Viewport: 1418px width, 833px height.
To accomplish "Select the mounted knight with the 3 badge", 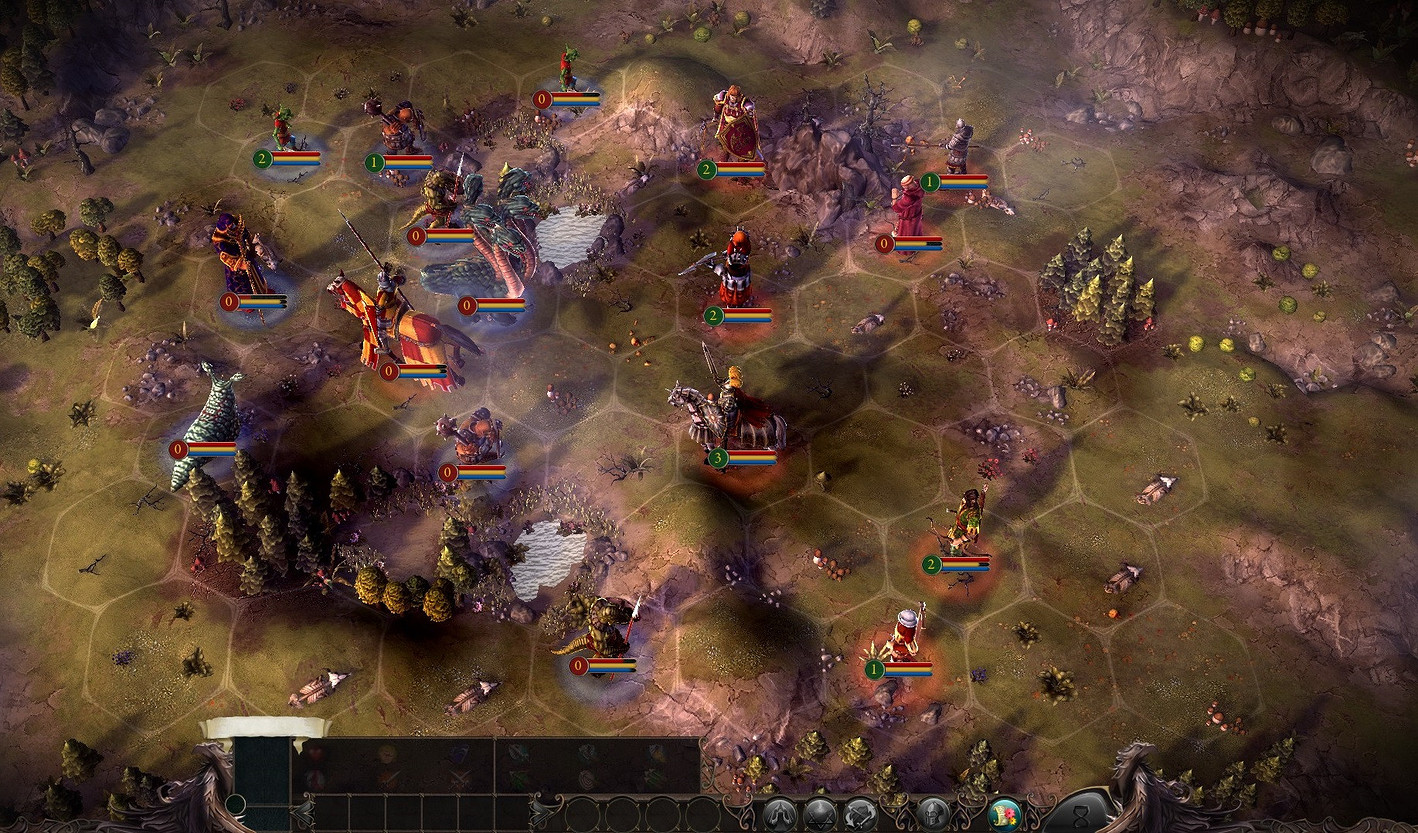I will coord(729,412).
